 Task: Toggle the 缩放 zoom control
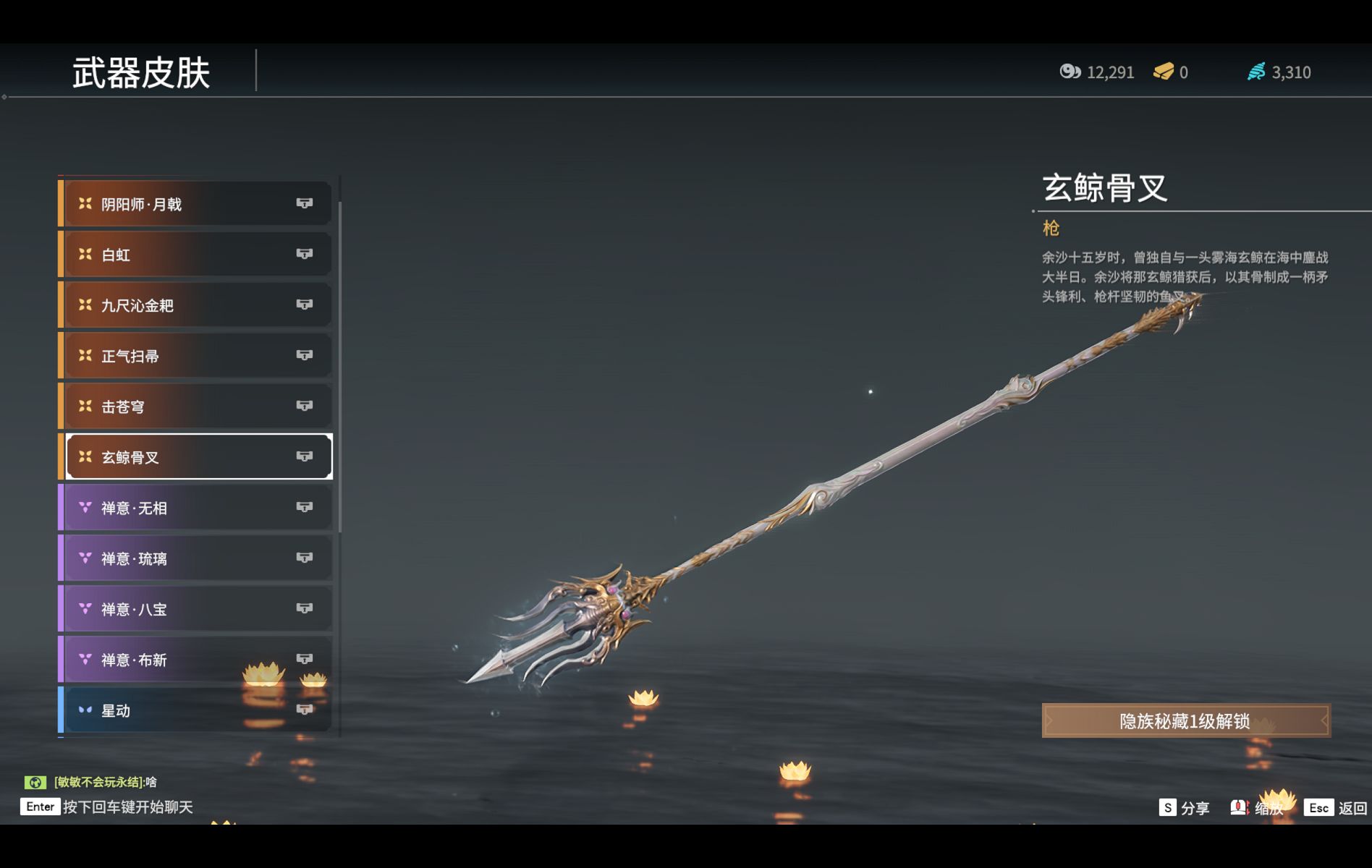tap(1258, 808)
